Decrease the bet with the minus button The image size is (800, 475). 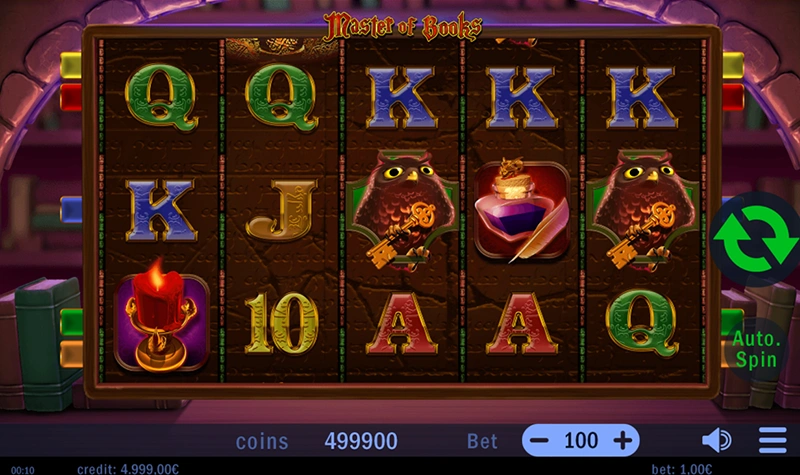point(539,440)
